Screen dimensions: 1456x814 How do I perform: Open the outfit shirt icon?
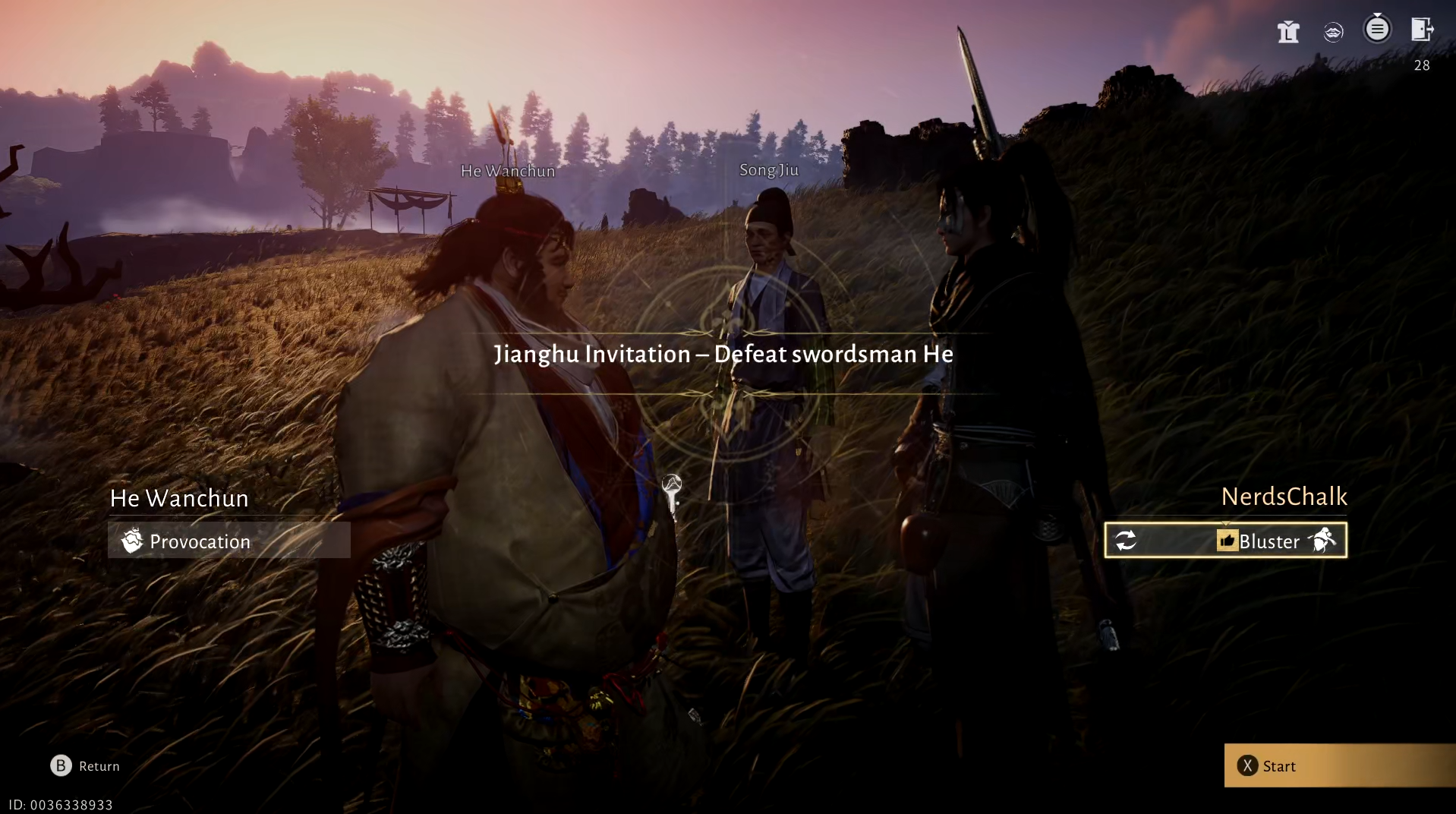(x=1287, y=31)
